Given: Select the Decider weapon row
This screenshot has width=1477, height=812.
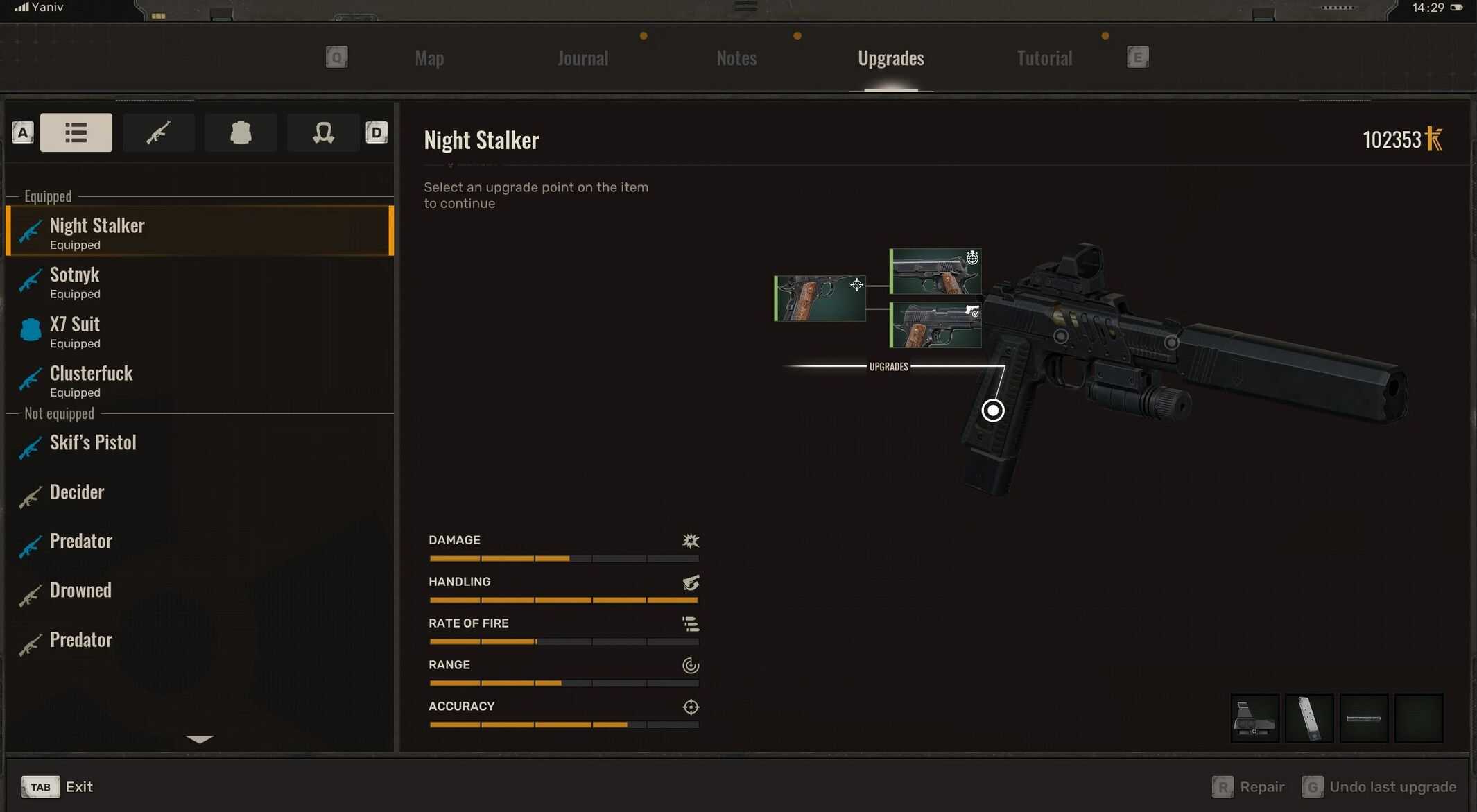Looking at the screenshot, I should point(200,492).
